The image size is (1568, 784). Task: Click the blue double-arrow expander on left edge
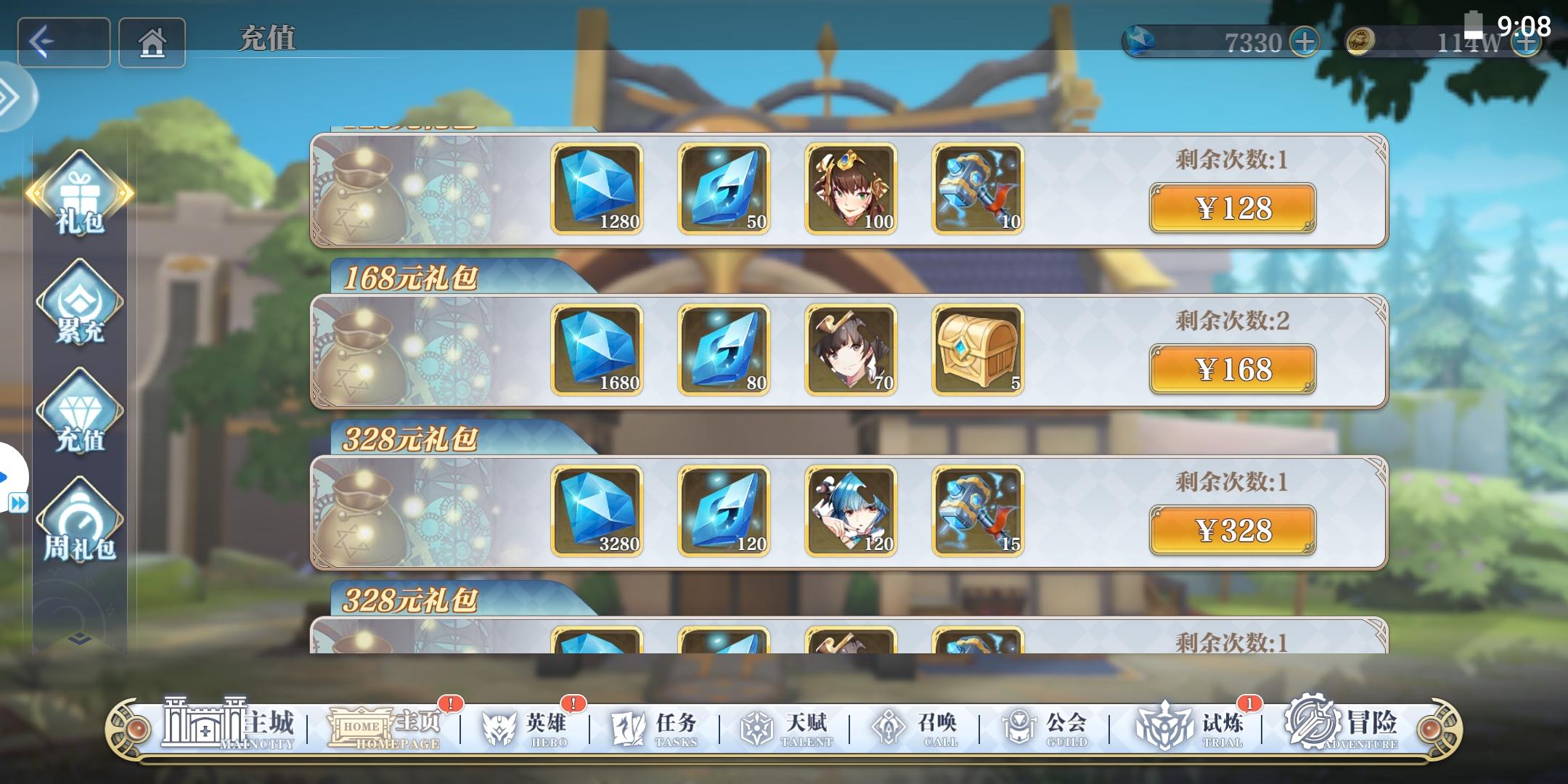(x=18, y=501)
